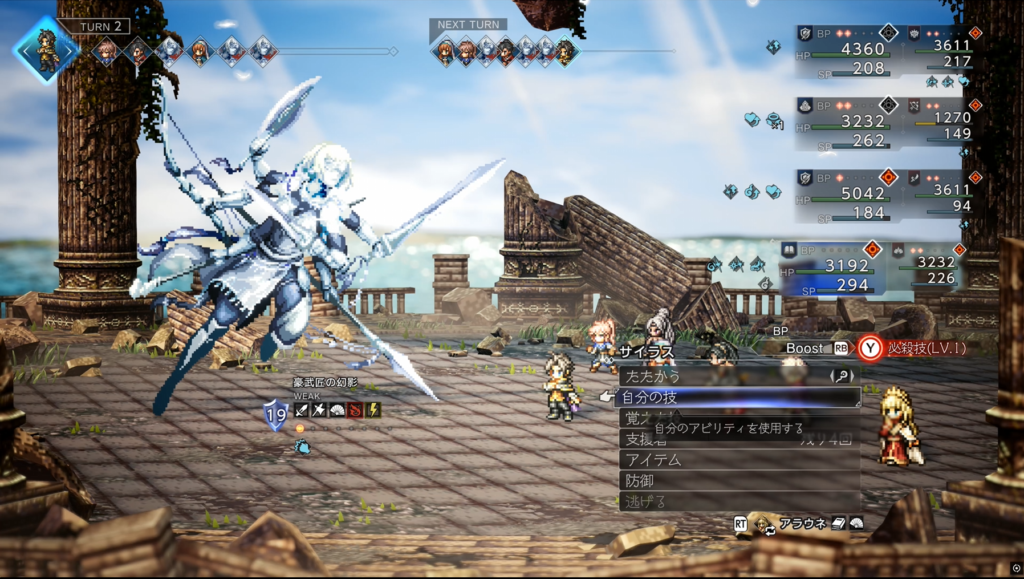Activate the Boost label
The image size is (1024, 579).
pyautogui.click(x=804, y=348)
